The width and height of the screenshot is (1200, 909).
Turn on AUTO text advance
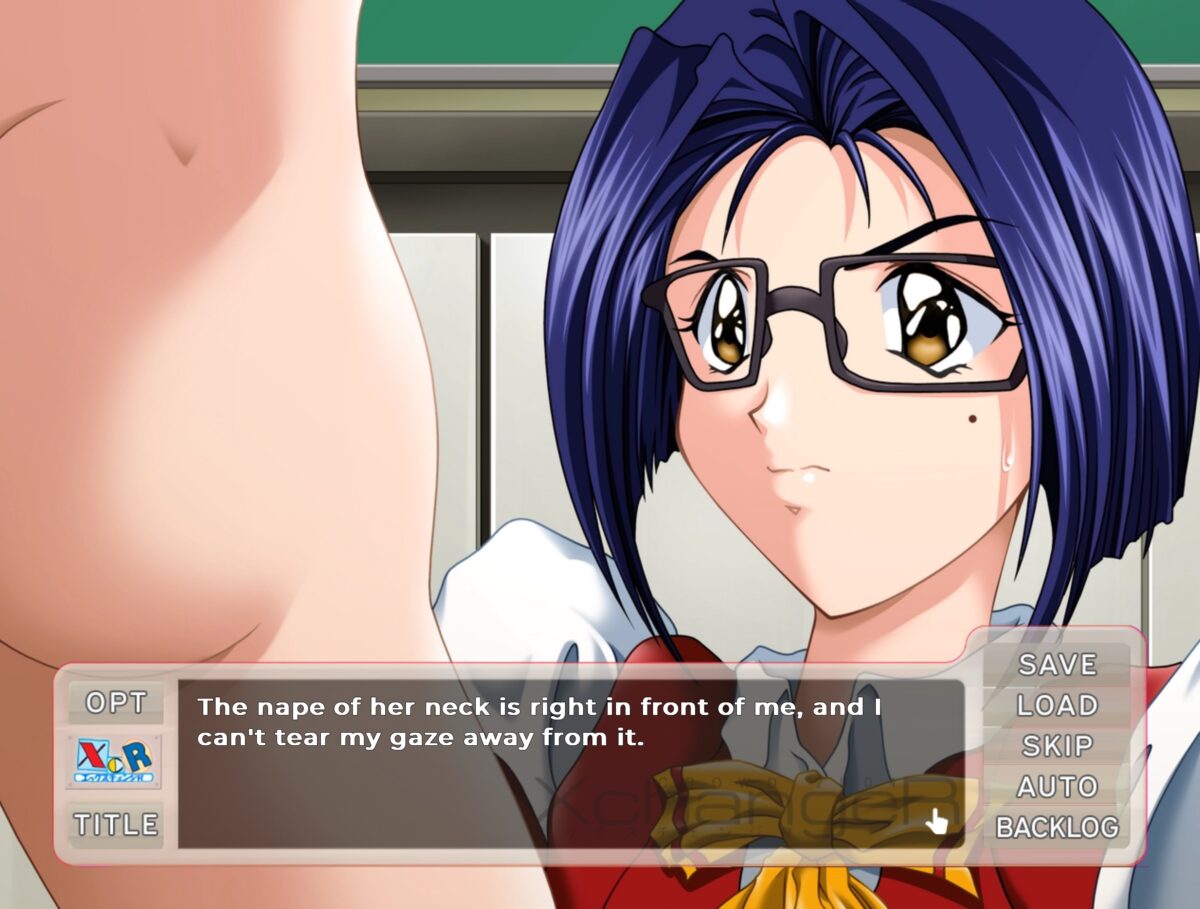tap(1057, 787)
